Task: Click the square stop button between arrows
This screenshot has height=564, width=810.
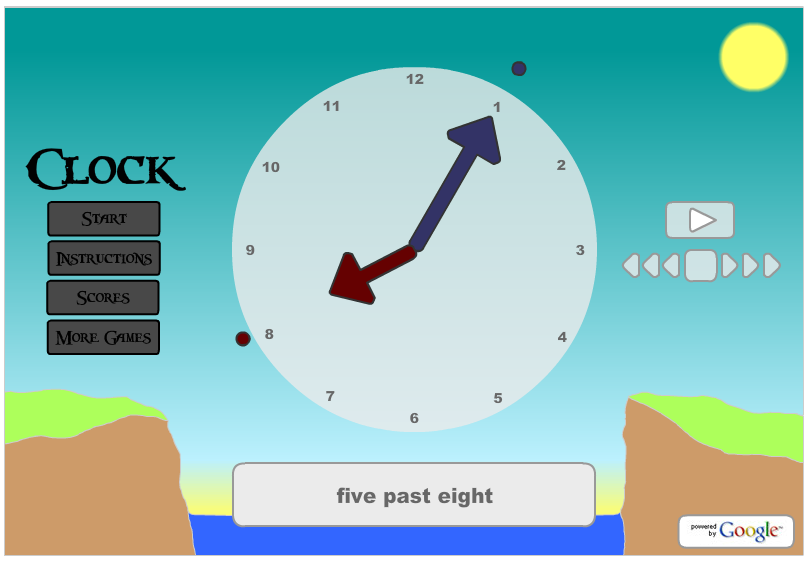Action: coord(700,265)
